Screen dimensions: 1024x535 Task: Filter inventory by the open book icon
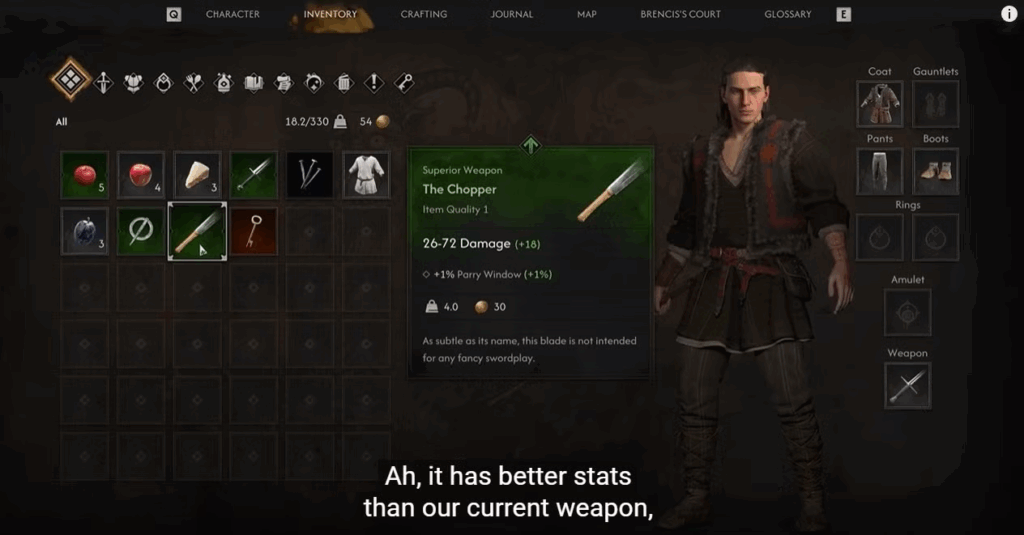point(253,82)
